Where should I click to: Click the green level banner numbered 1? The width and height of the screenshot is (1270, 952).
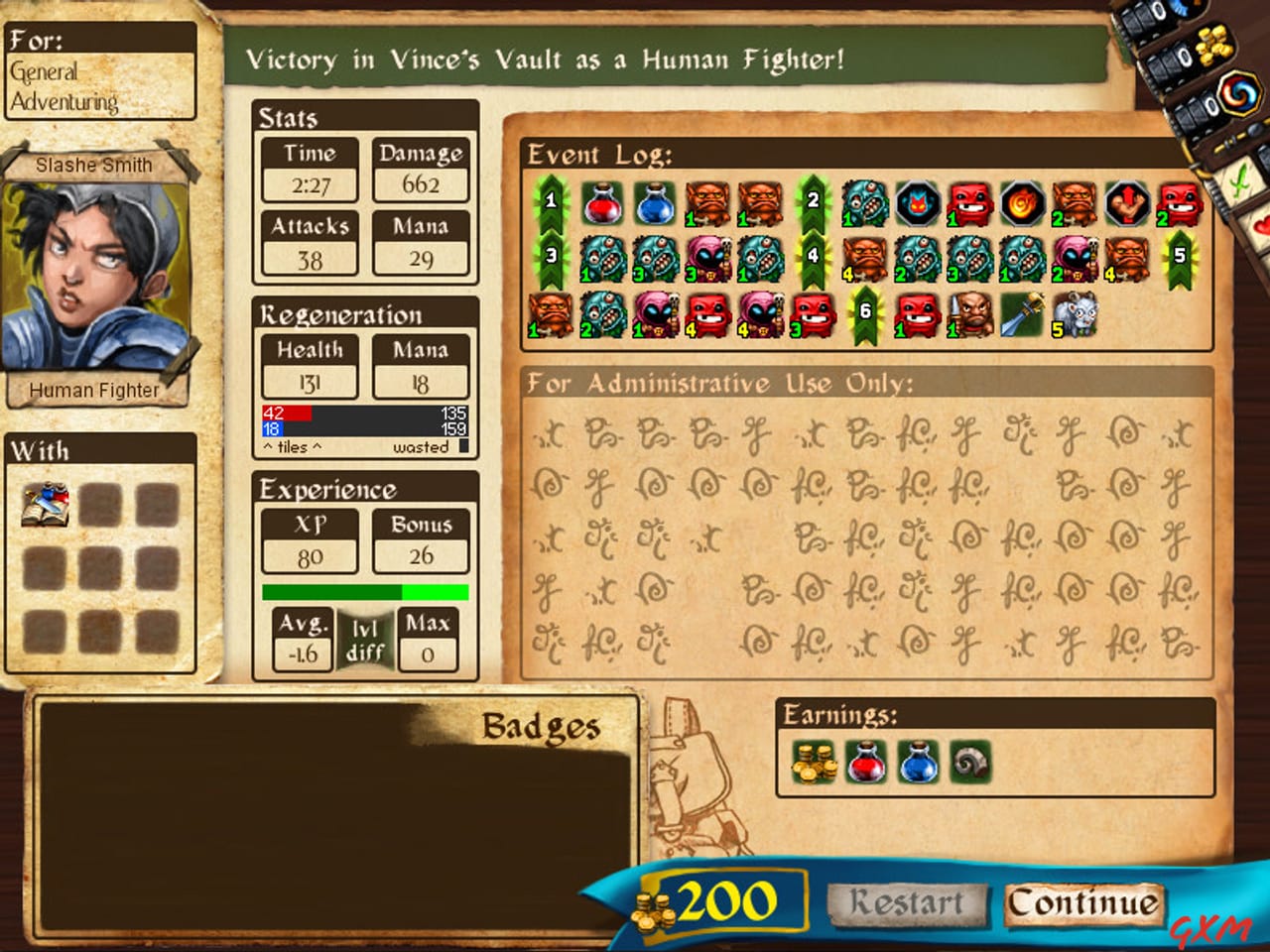[x=553, y=203]
